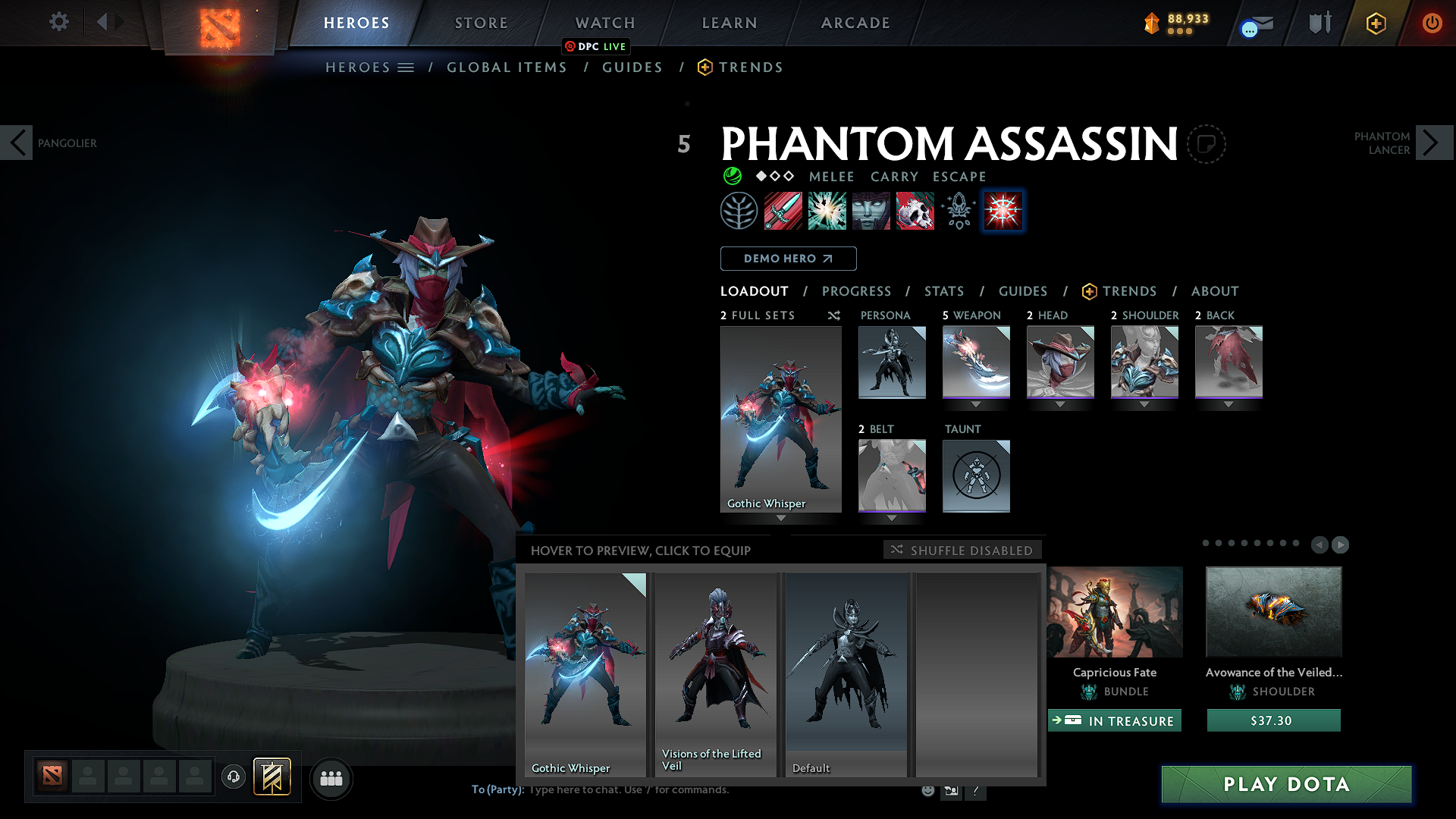Show the hero Stats tab
The width and height of the screenshot is (1456, 819).
tap(944, 291)
